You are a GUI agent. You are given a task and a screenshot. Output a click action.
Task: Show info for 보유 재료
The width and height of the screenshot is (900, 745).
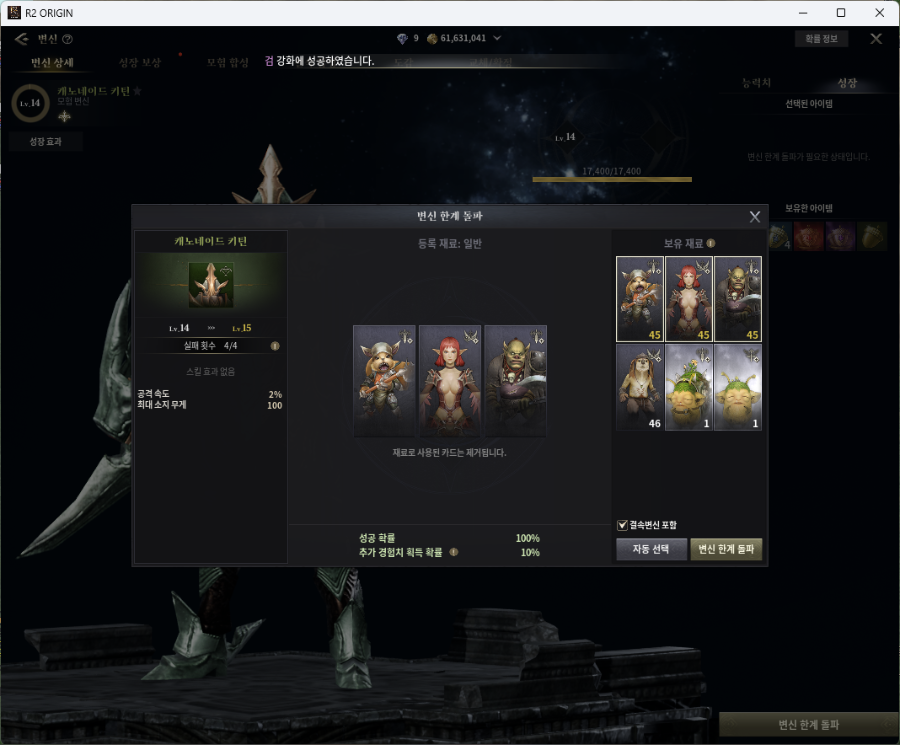click(711, 243)
